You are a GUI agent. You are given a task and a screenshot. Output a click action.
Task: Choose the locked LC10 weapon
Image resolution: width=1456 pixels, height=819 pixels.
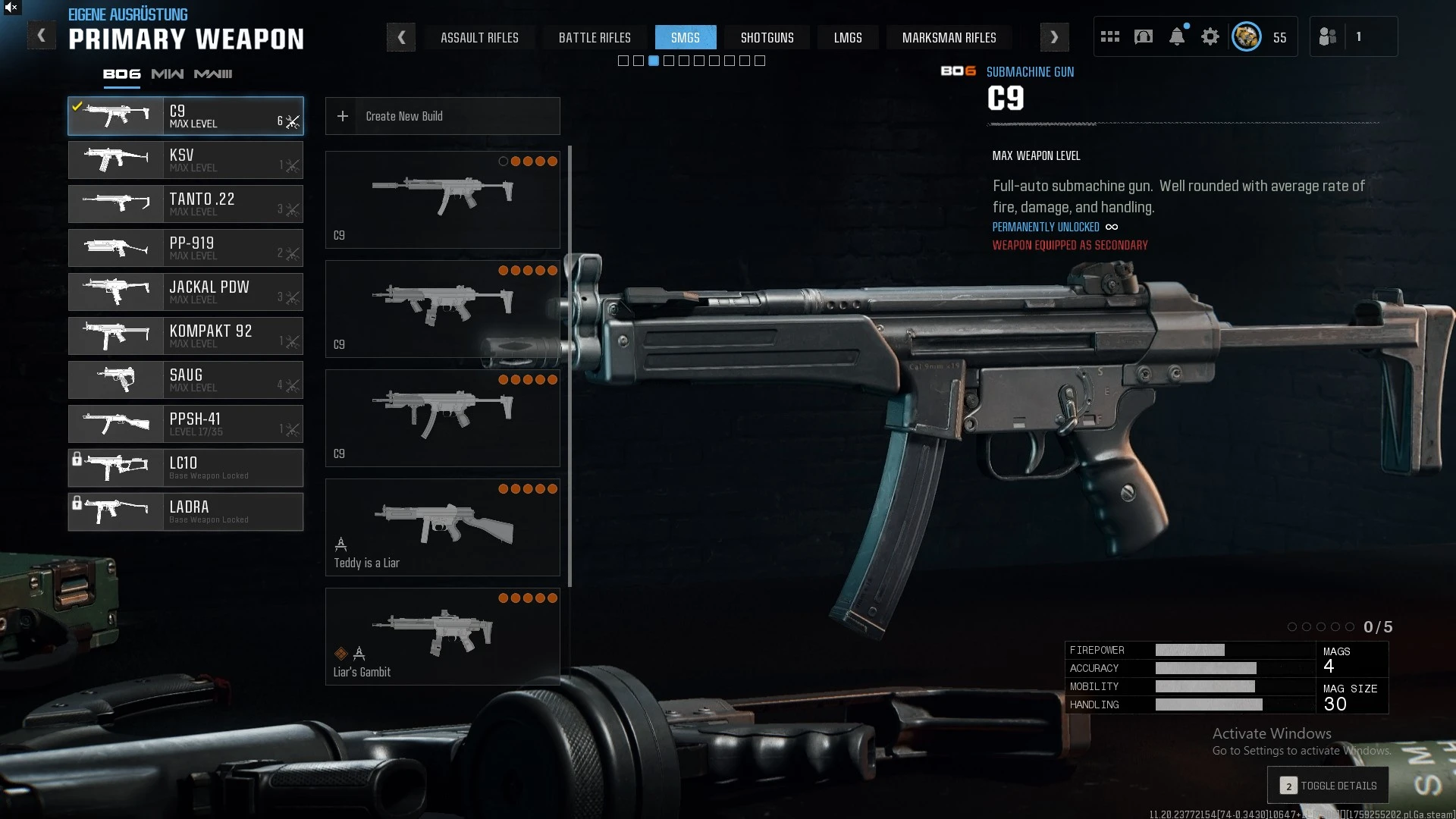point(186,468)
